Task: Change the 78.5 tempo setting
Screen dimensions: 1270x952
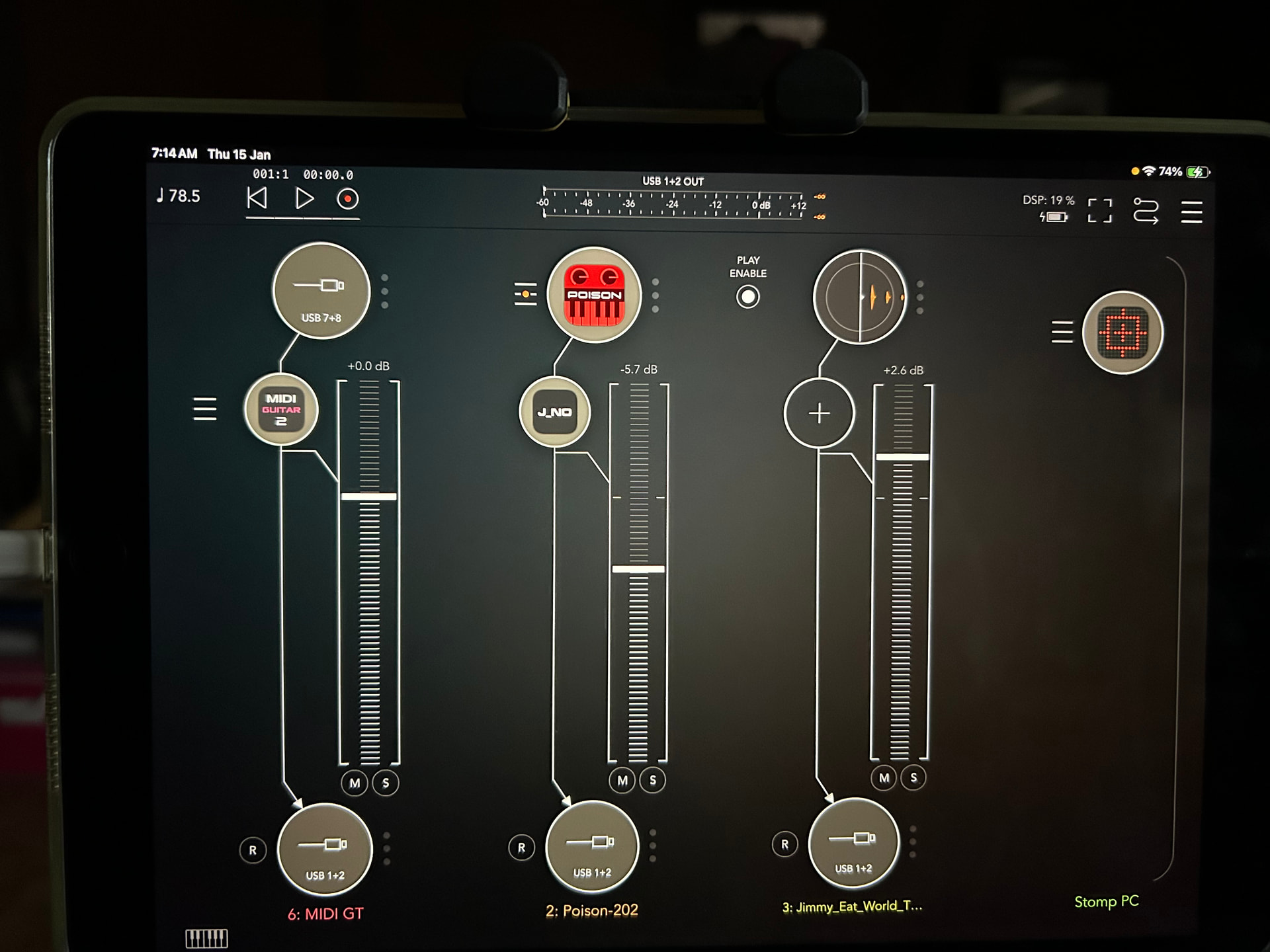Action: click(x=179, y=196)
